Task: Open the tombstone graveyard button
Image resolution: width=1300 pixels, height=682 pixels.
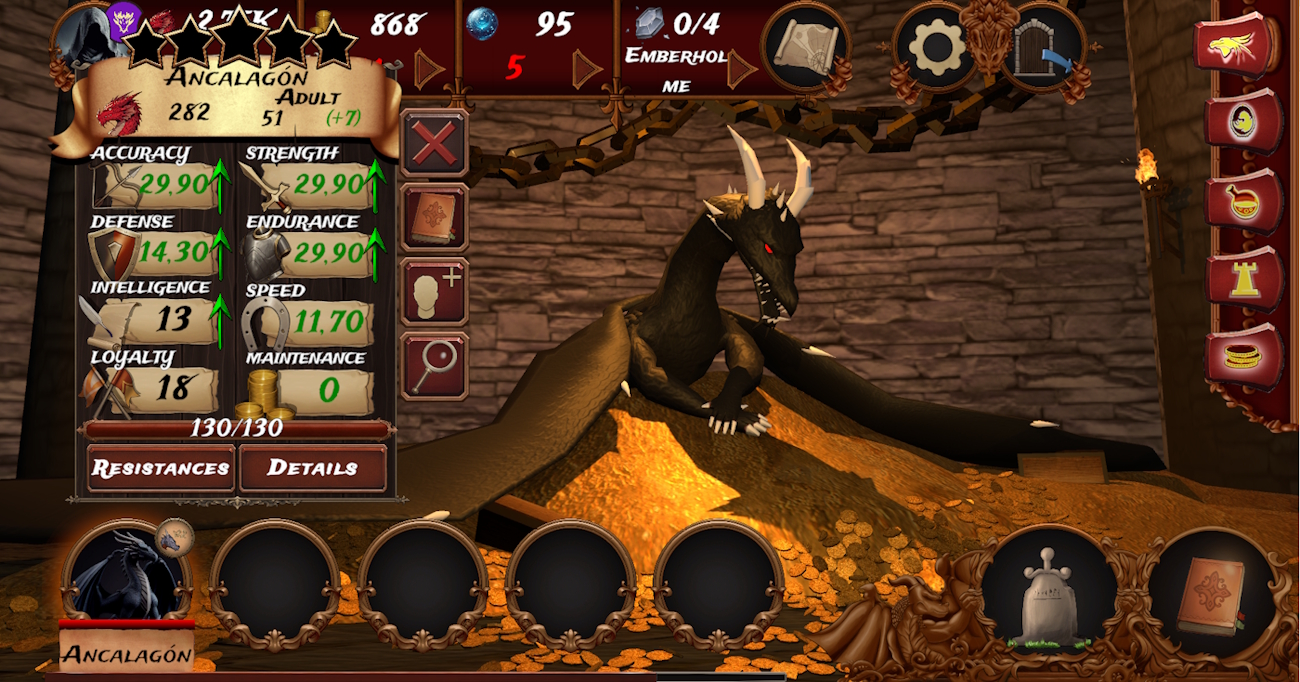Action: 1045,593
